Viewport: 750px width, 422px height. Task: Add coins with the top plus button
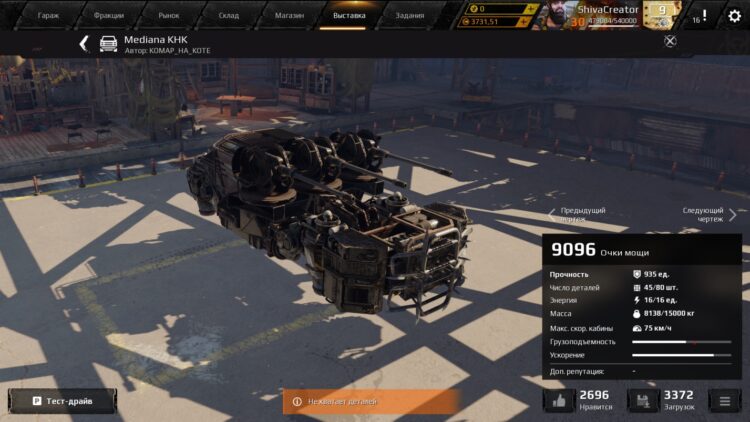pos(534,8)
